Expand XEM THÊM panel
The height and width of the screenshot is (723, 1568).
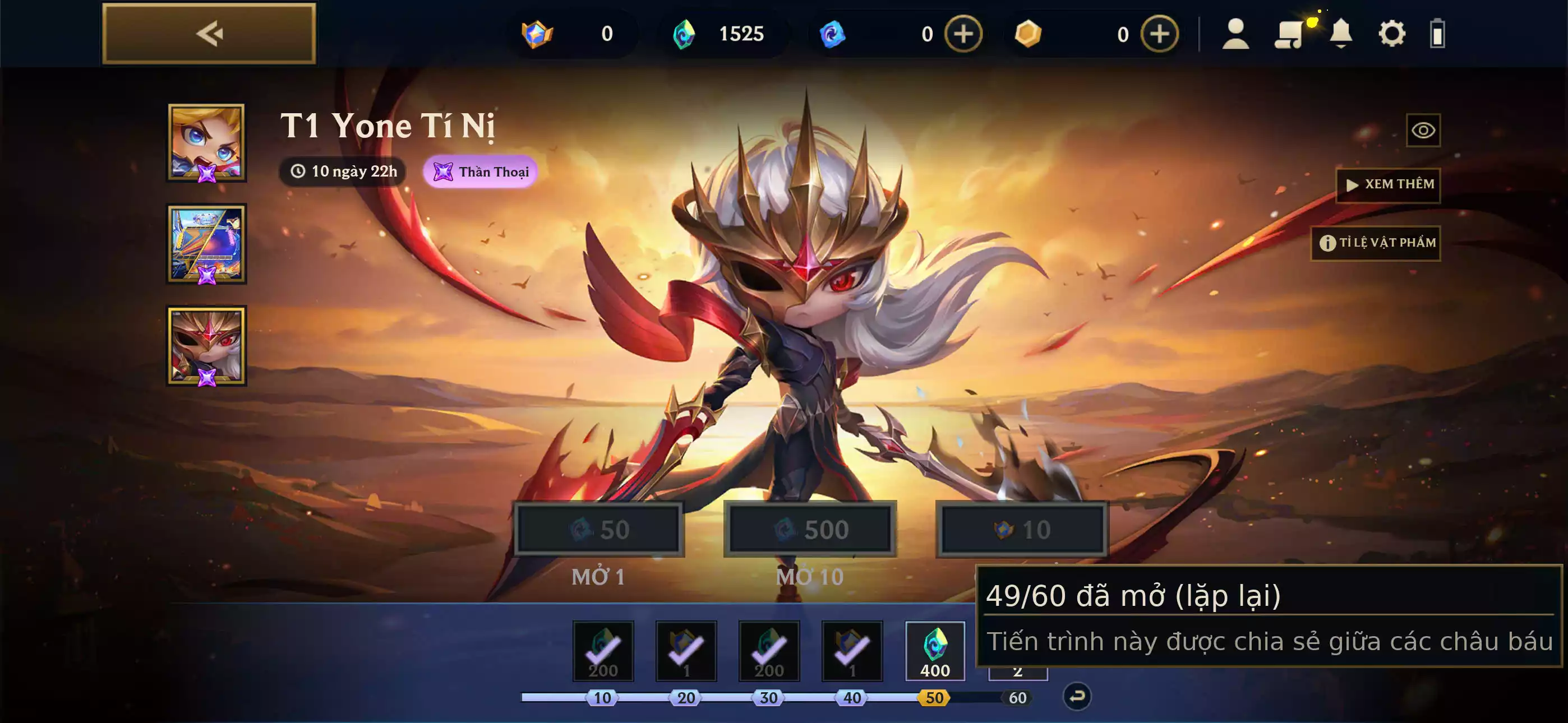[1389, 184]
